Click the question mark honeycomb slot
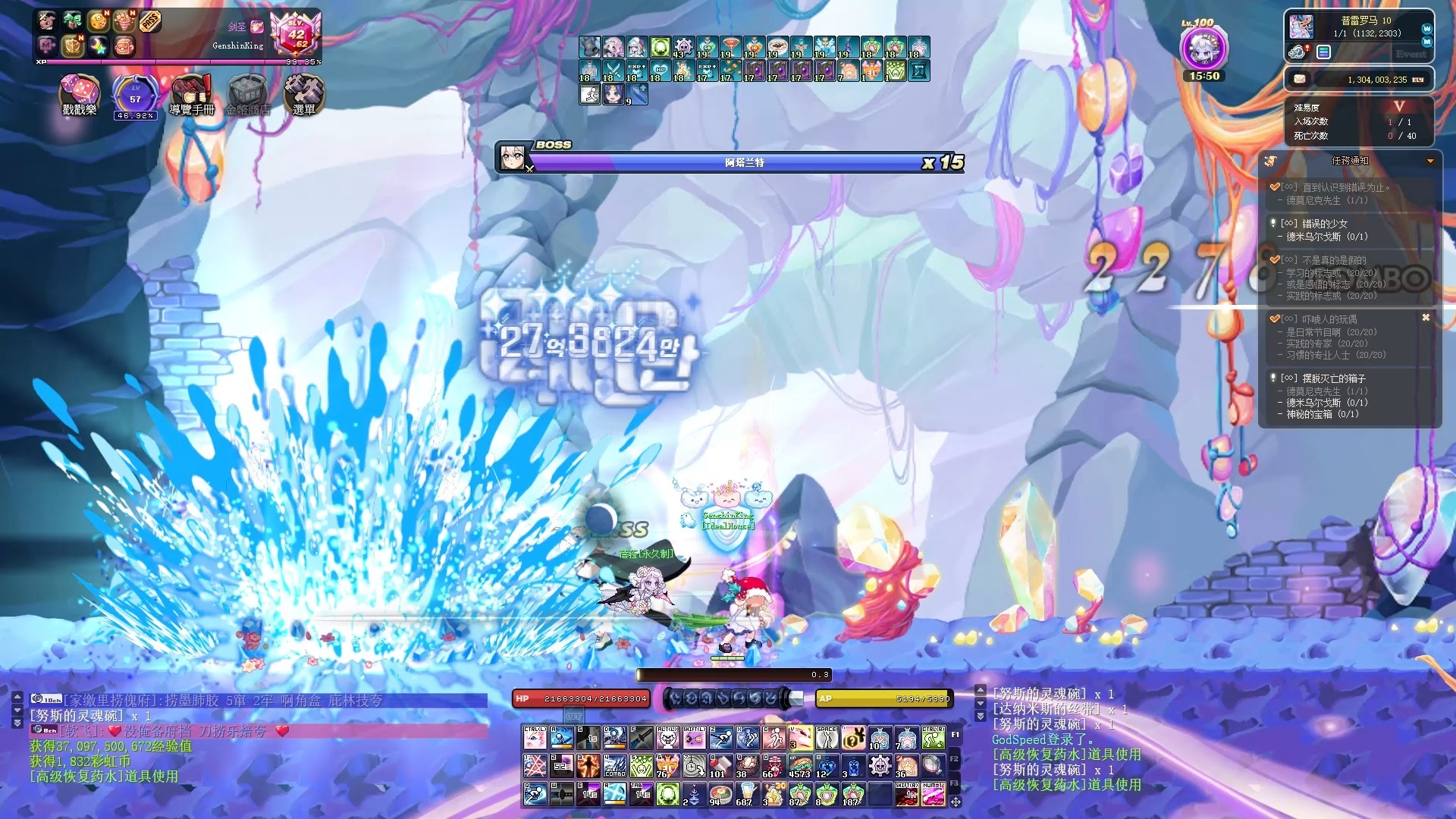The image size is (1456, 819). click(853, 737)
